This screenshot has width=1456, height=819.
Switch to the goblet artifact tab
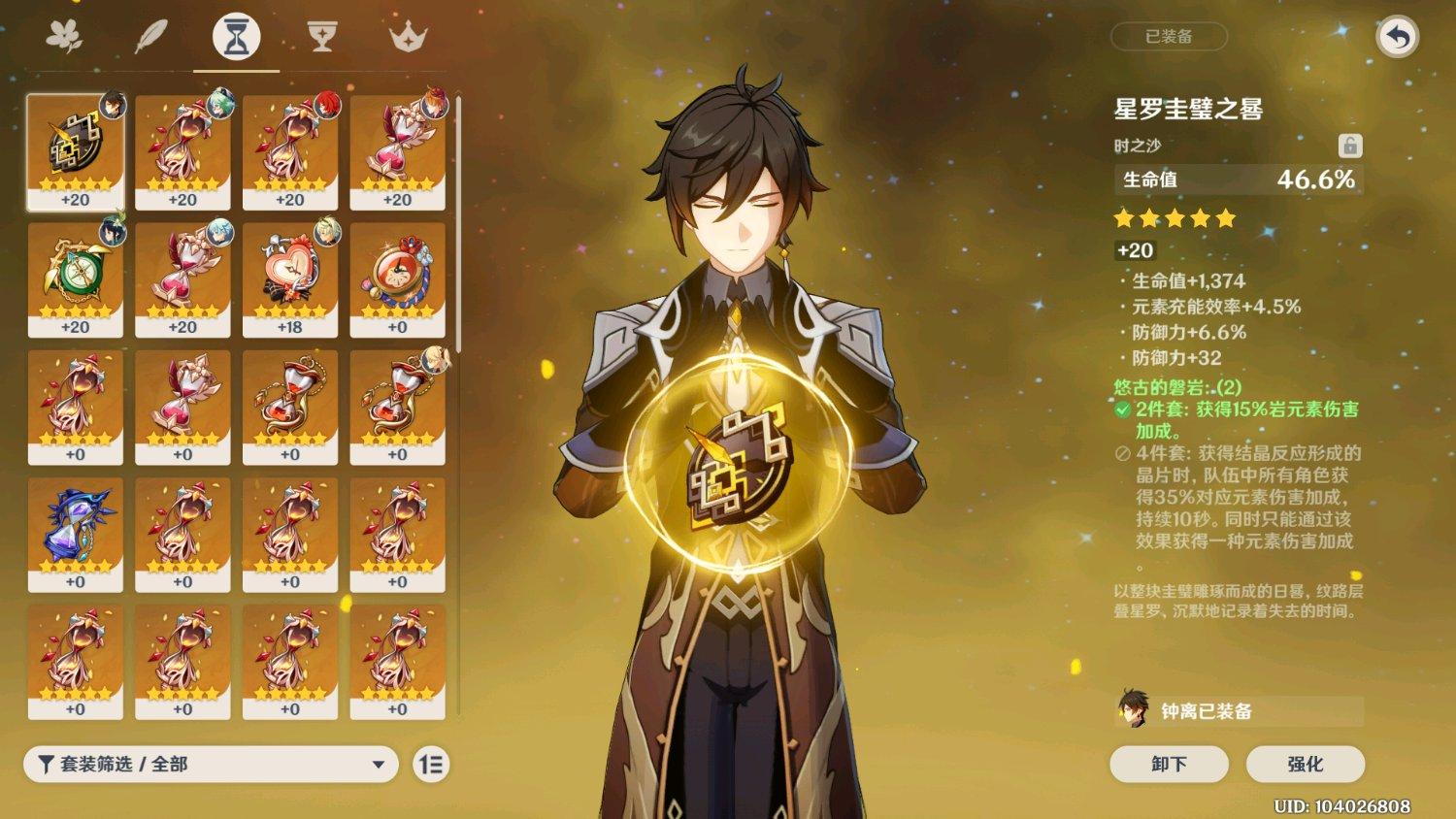pyautogui.click(x=321, y=37)
